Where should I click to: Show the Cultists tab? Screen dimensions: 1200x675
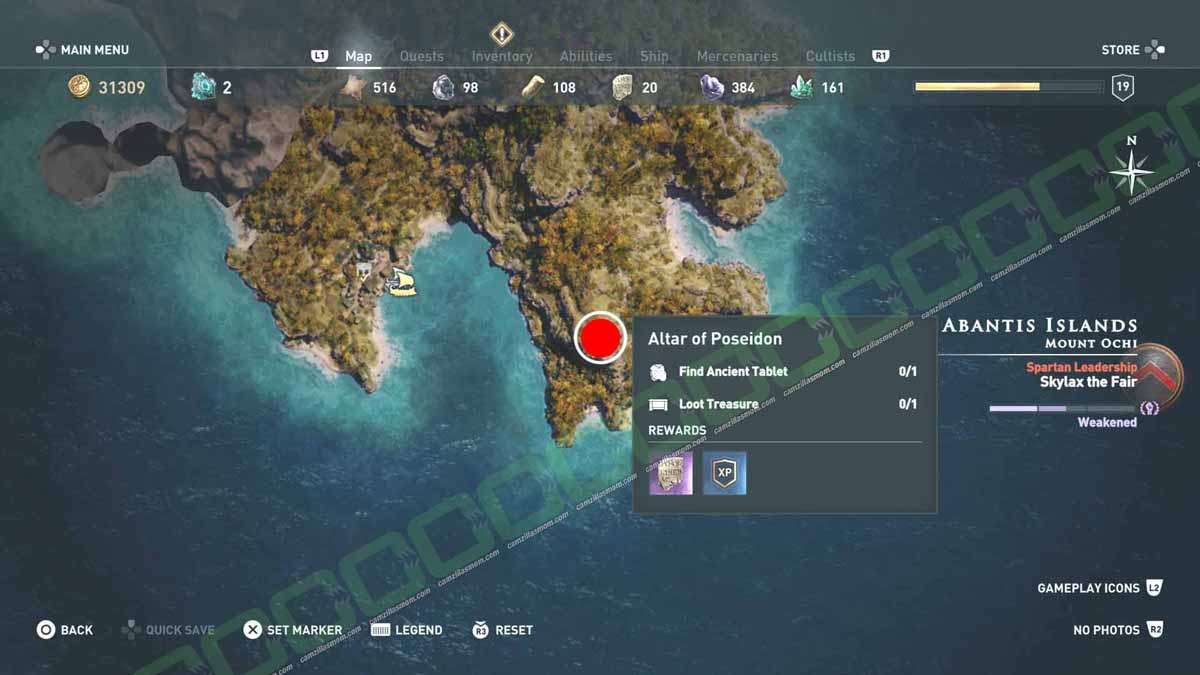830,56
